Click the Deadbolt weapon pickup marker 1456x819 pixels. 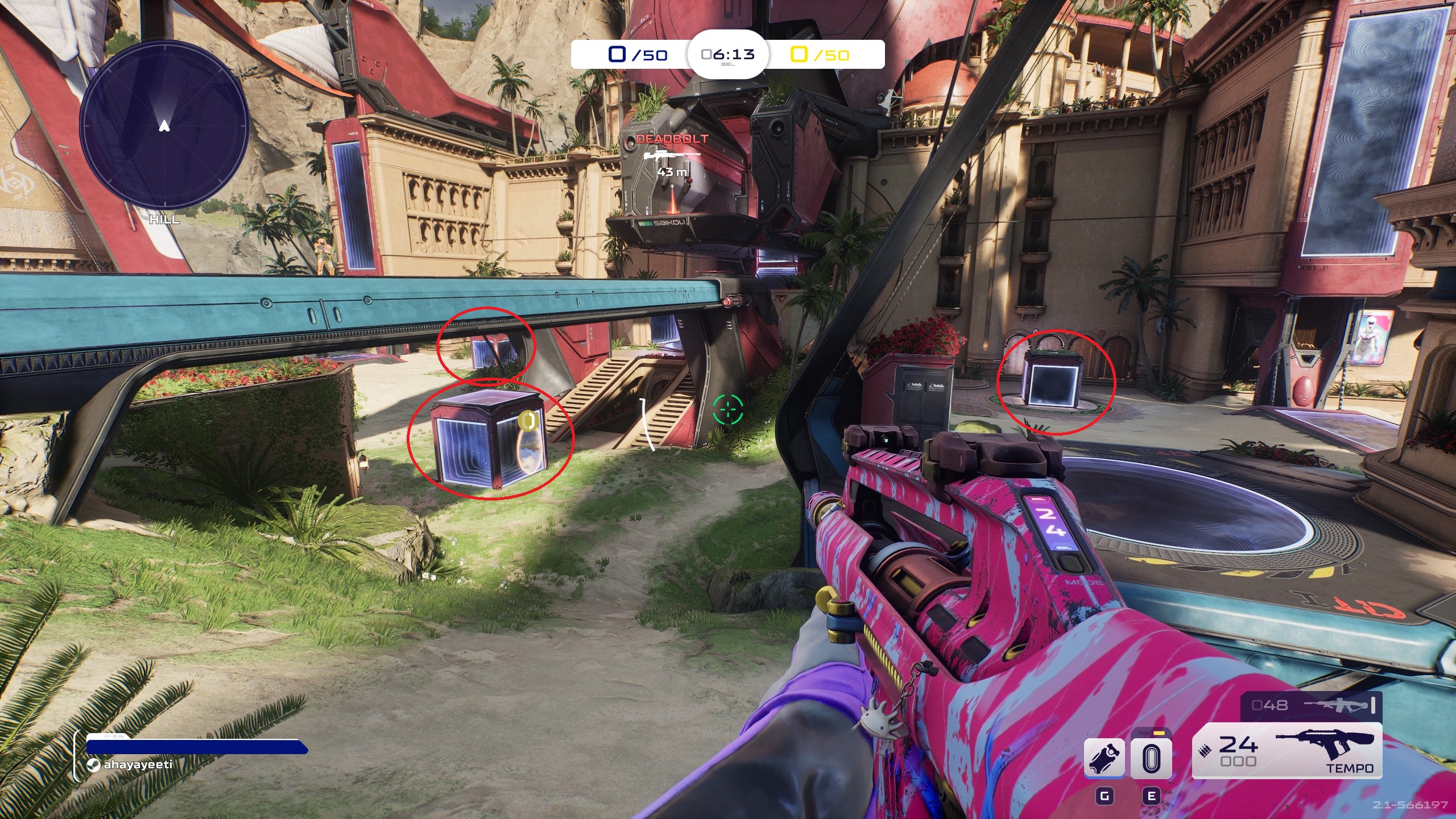(x=672, y=154)
